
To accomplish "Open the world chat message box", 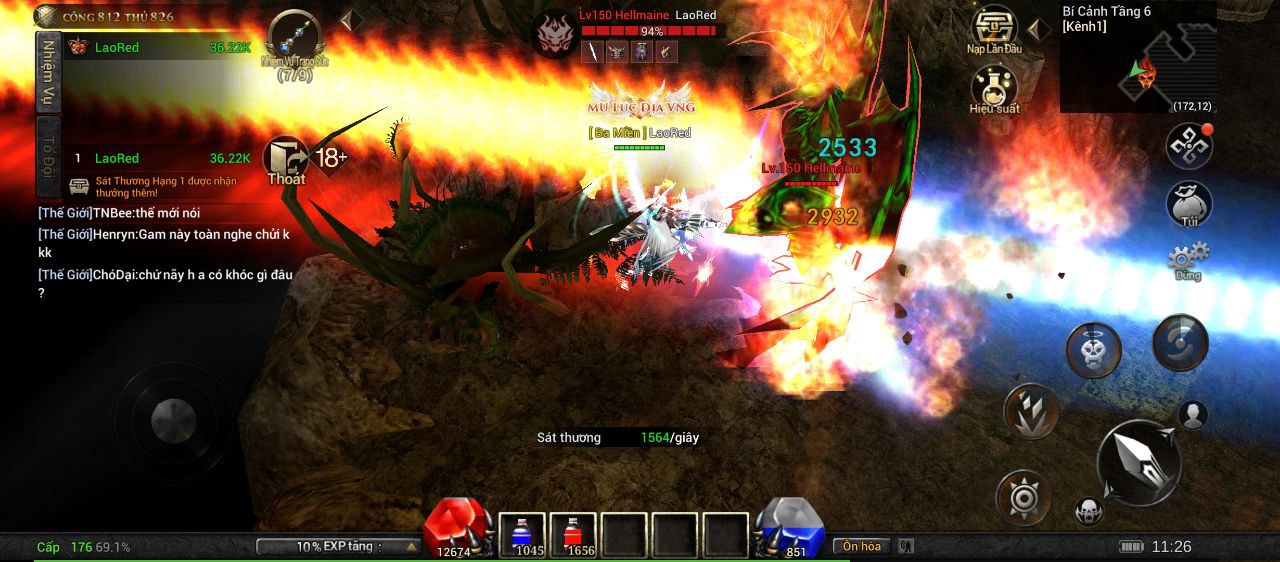I will click(x=165, y=252).
